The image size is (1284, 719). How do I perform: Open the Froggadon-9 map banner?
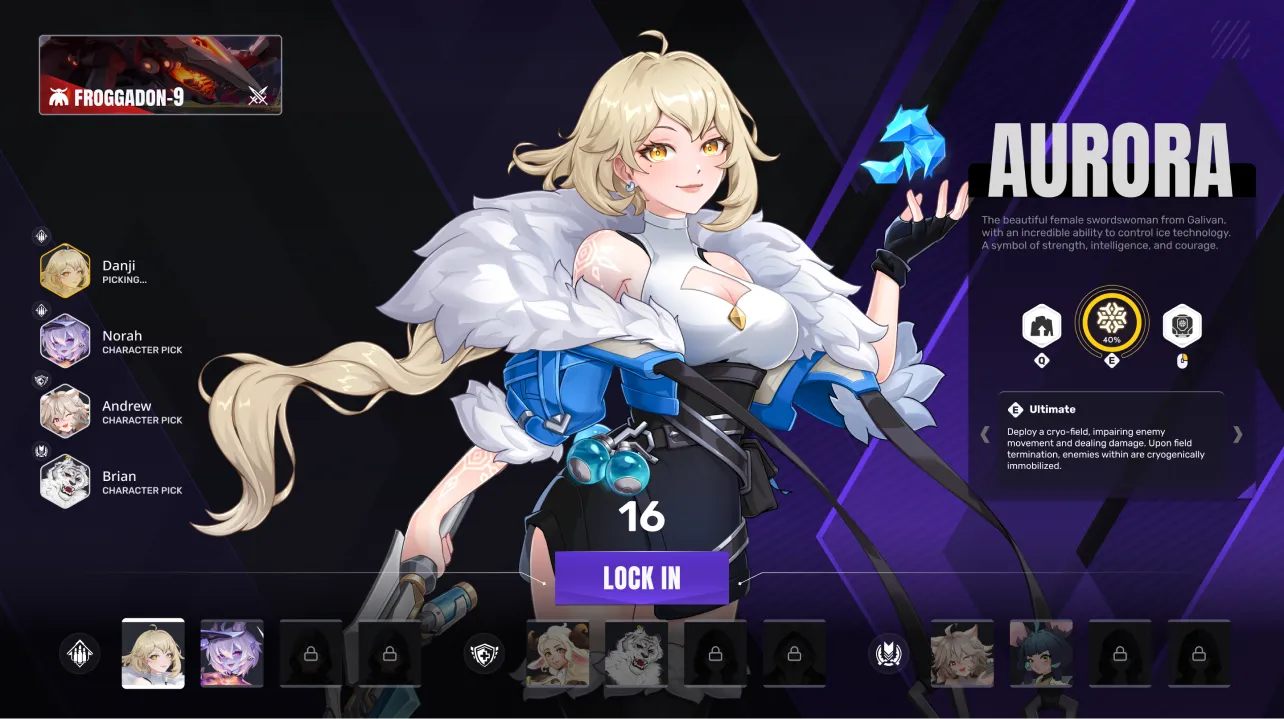(160, 75)
